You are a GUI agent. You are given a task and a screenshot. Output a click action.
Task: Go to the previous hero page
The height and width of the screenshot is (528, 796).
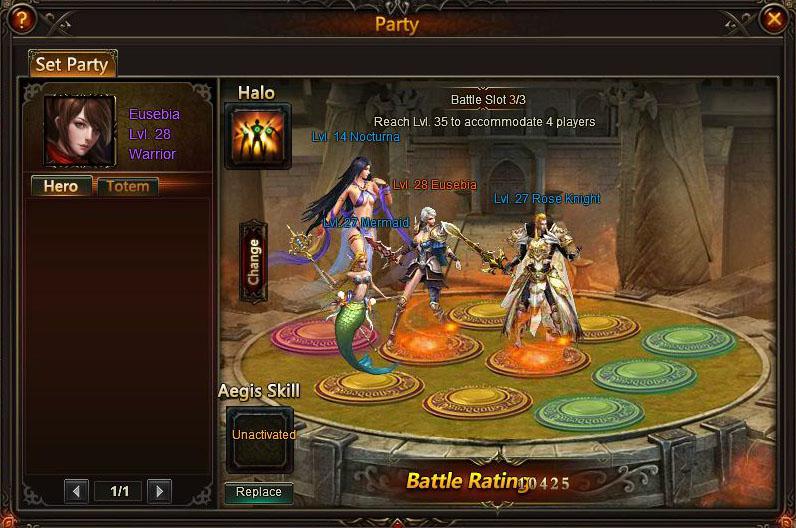[x=77, y=491]
